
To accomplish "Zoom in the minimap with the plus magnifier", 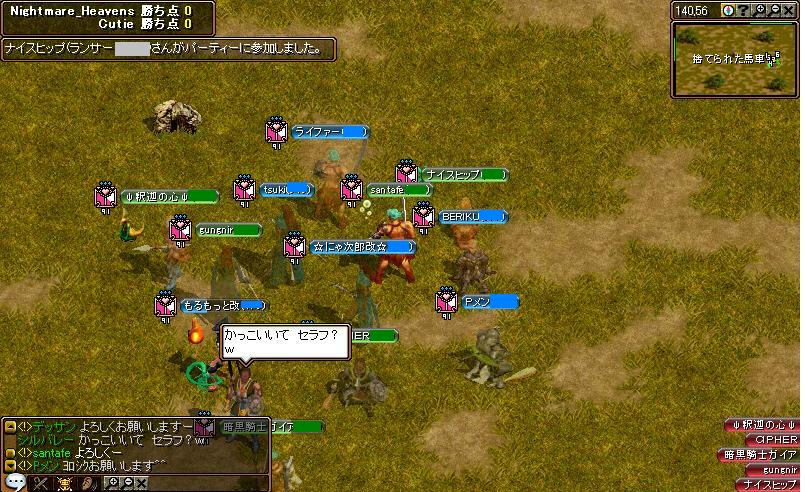I will pyautogui.click(x=758, y=10).
